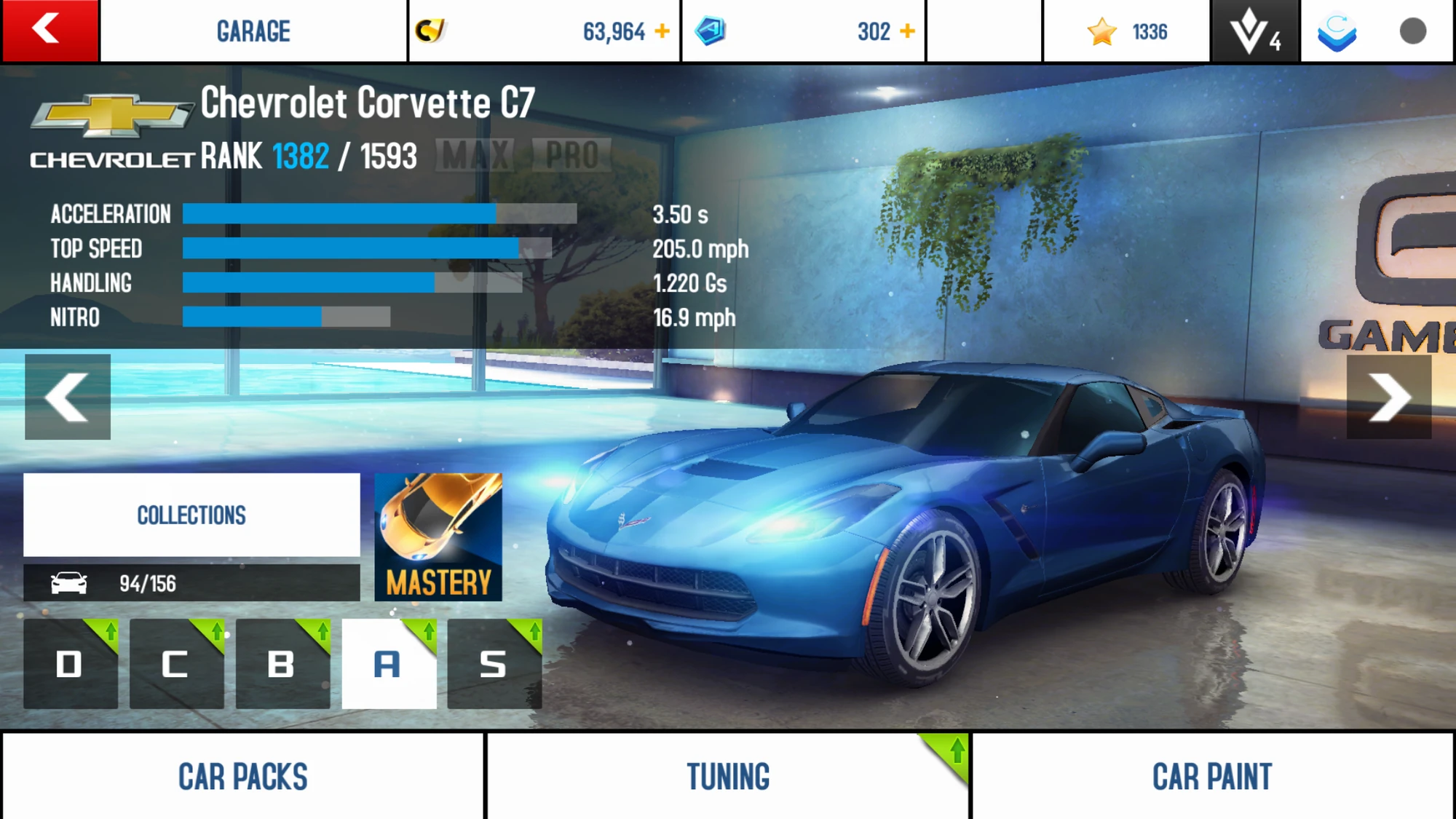Open the league emblem icon
The image size is (1456, 819).
pyautogui.click(x=1252, y=31)
